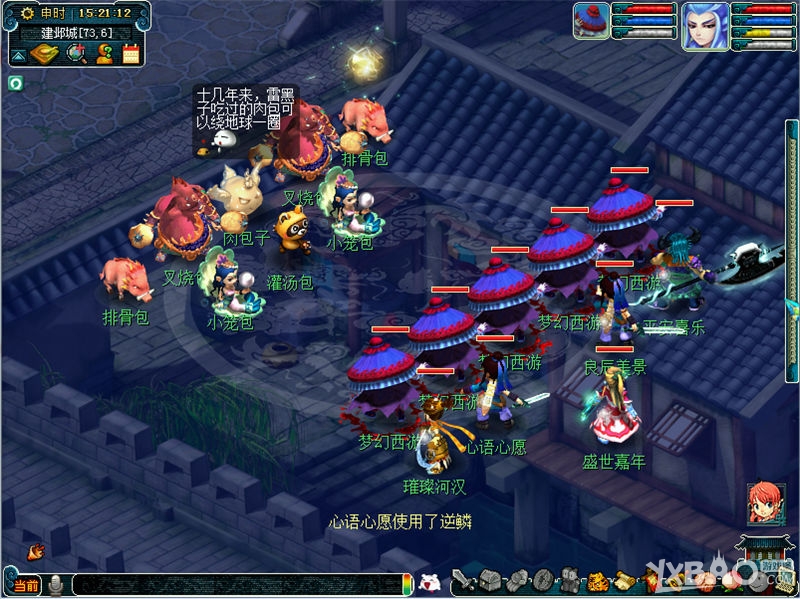Open the help character with question mark
The height and width of the screenshot is (599, 800).
click(103, 53)
